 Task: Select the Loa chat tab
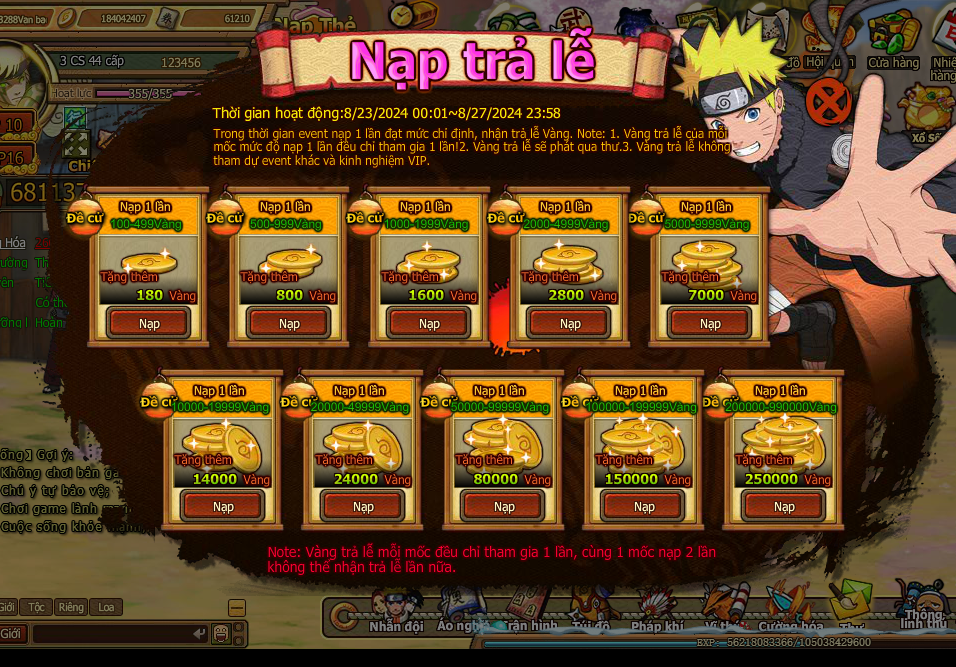tap(106, 607)
